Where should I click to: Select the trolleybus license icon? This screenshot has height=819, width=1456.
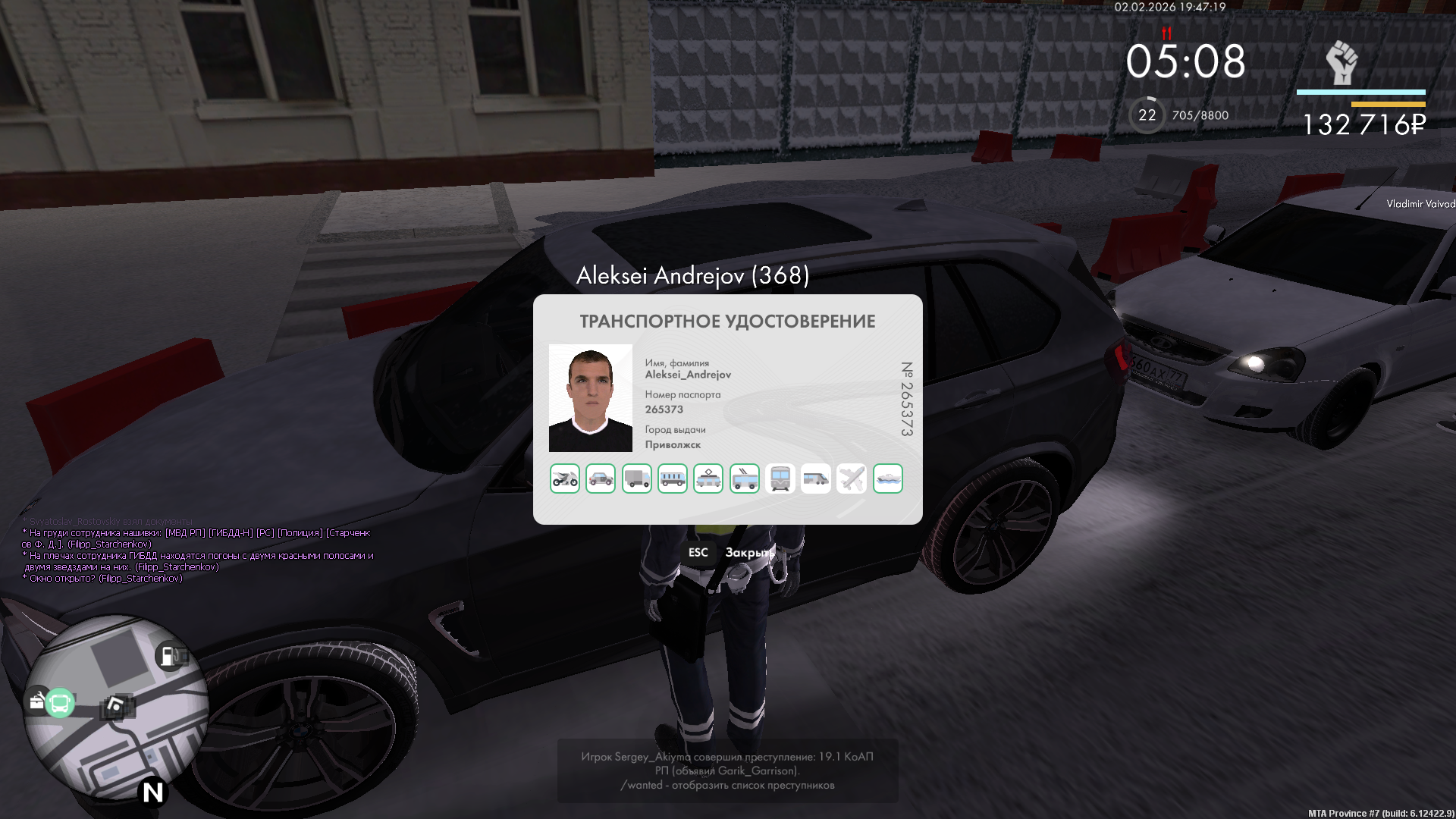click(745, 479)
